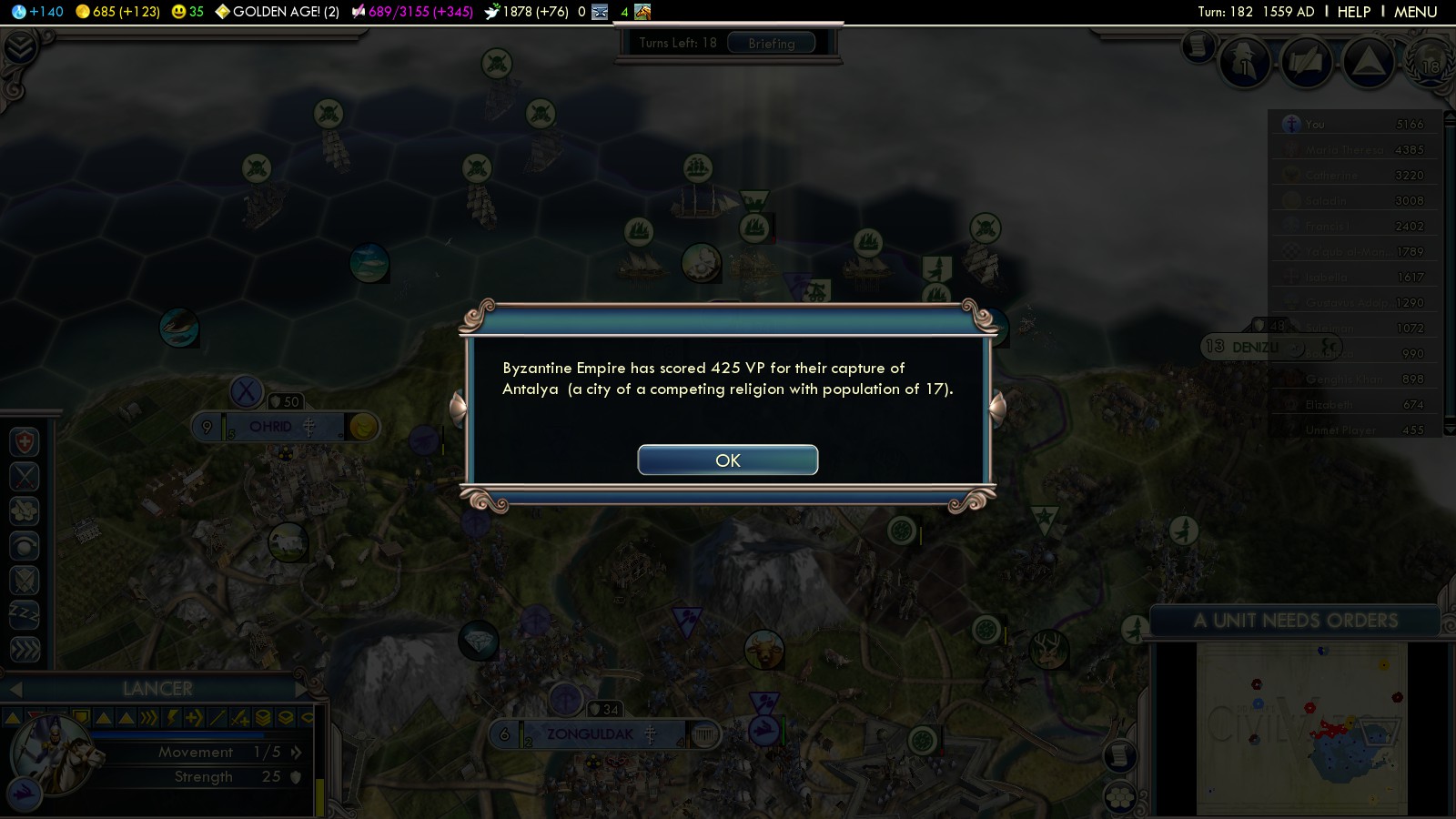The width and height of the screenshot is (1456, 819).
Task: Open the social policies triangle icon
Action: click(1368, 62)
